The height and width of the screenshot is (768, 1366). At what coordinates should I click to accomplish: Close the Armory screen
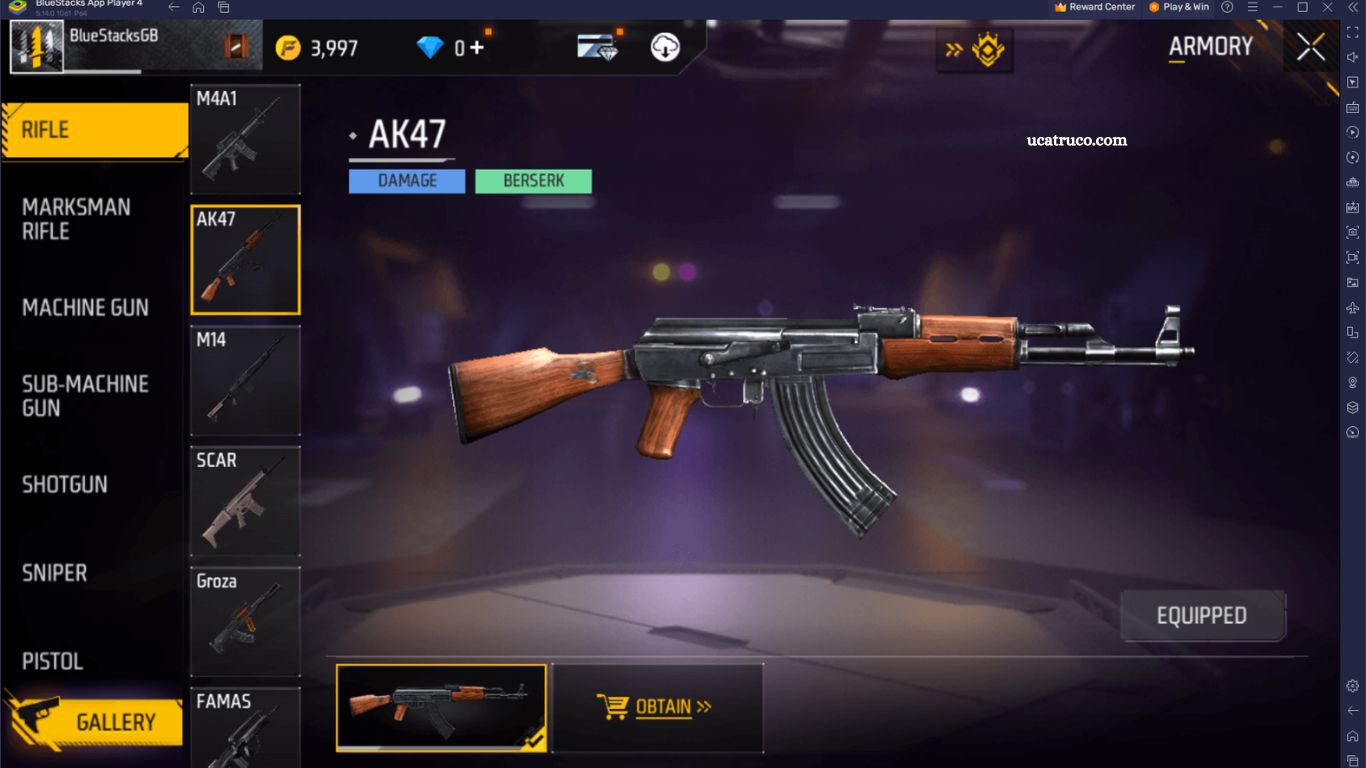point(1310,46)
